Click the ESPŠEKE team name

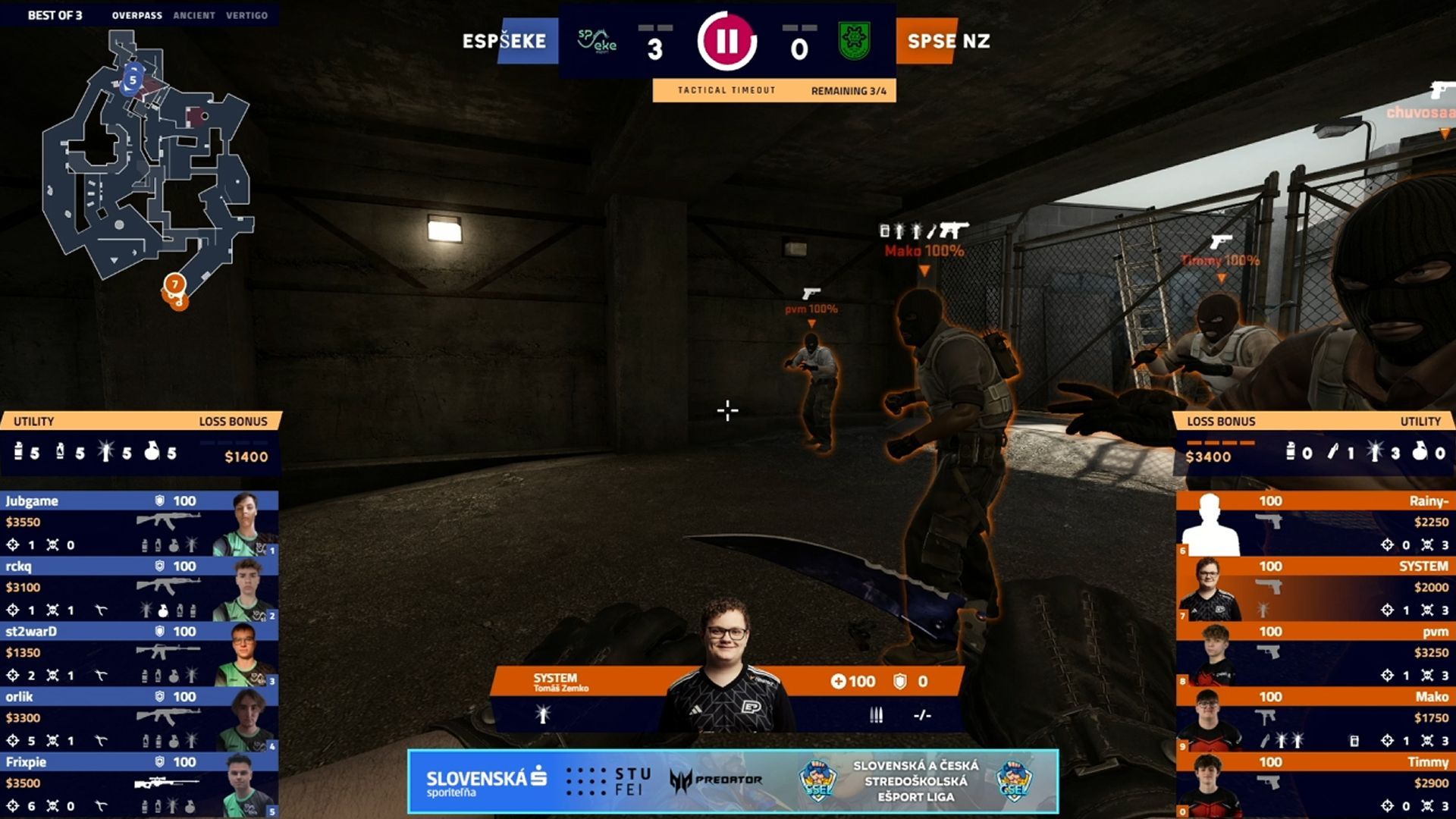[504, 41]
